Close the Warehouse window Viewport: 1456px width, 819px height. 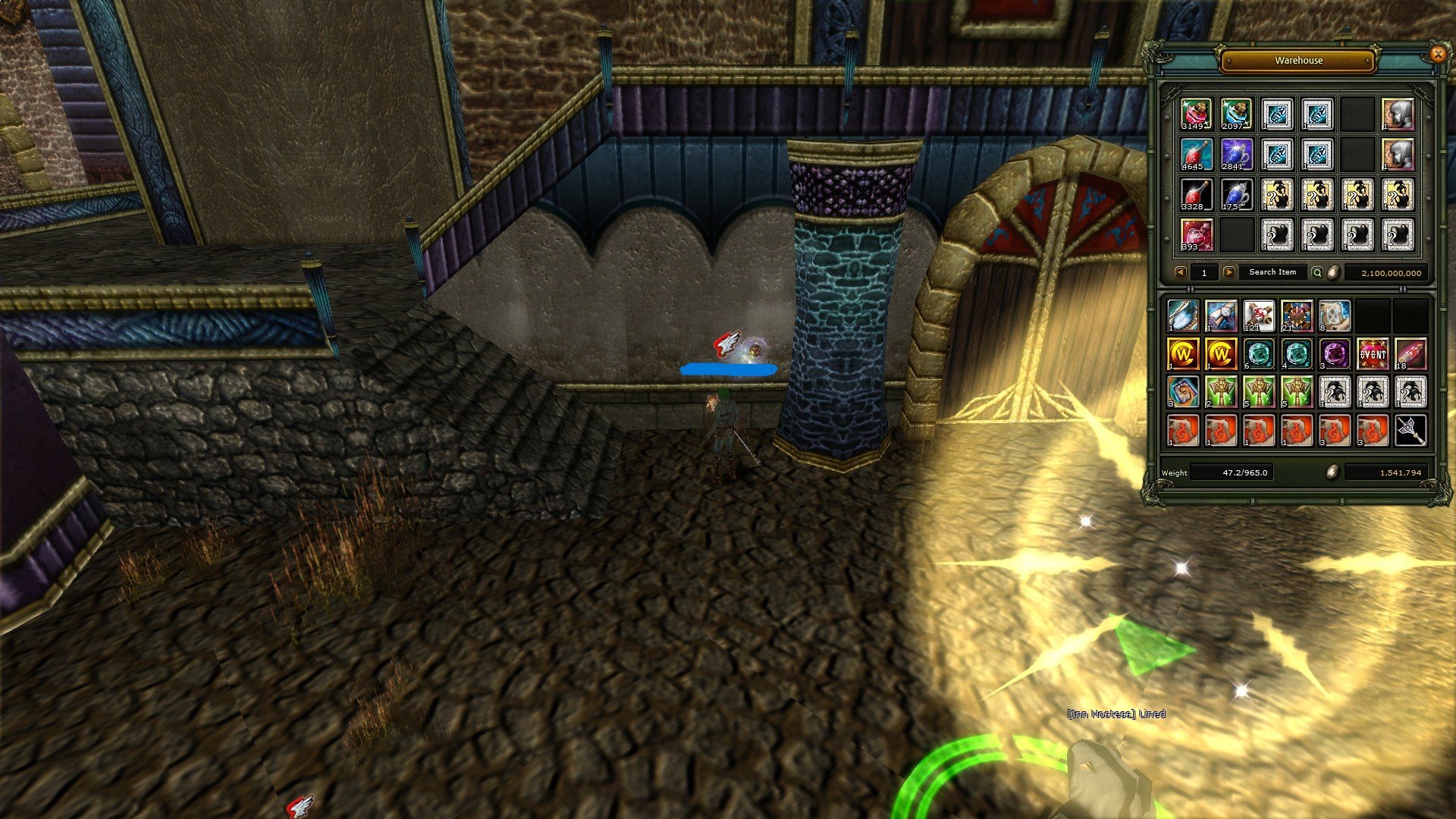(x=1437, y=54)
